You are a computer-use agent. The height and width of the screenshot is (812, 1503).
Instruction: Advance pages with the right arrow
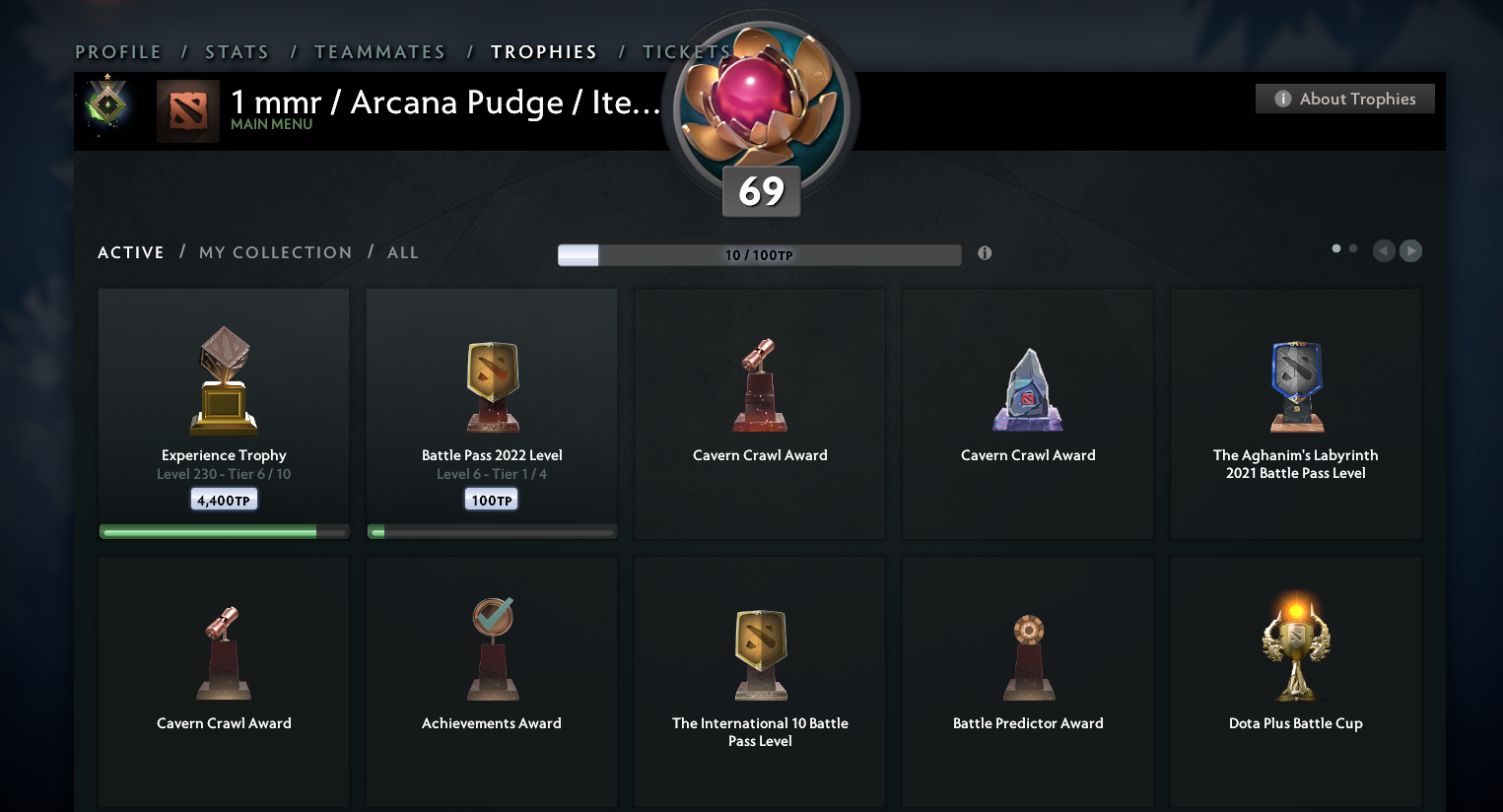coord(1410,251)
